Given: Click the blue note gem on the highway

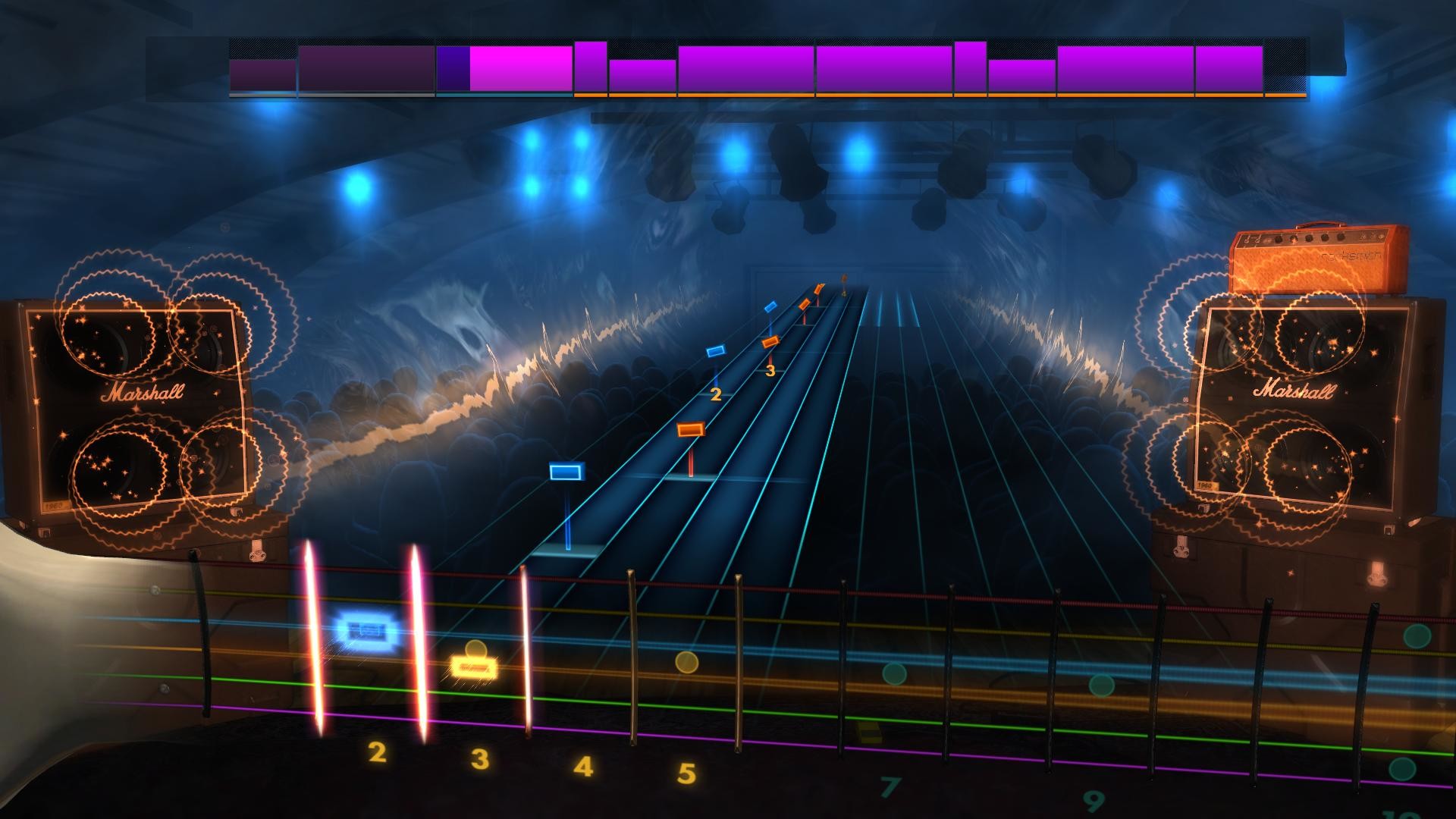Looking at the screenshot, I should (566, 472).
